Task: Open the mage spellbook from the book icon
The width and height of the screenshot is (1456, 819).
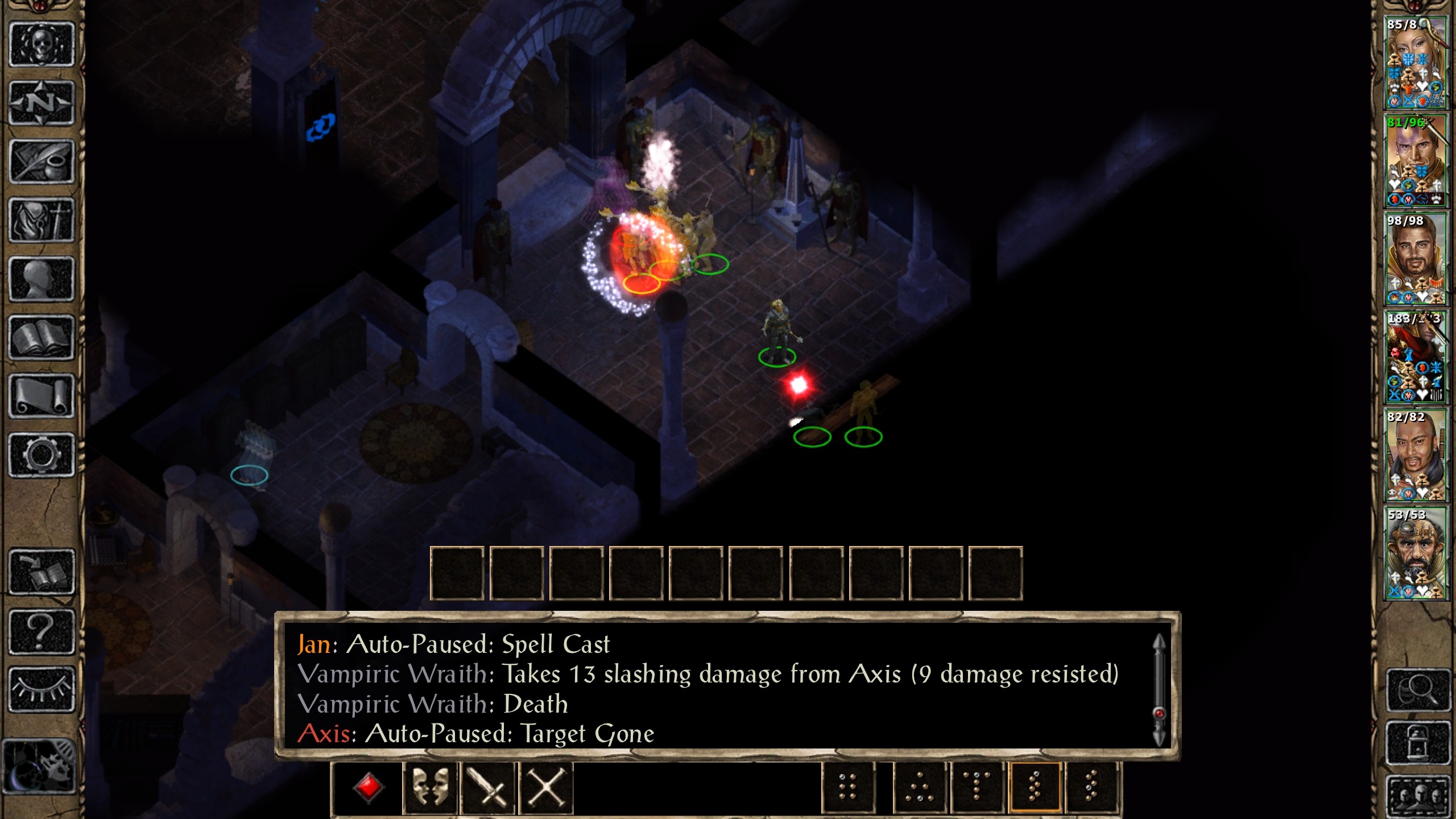Action: pos(42,338)
